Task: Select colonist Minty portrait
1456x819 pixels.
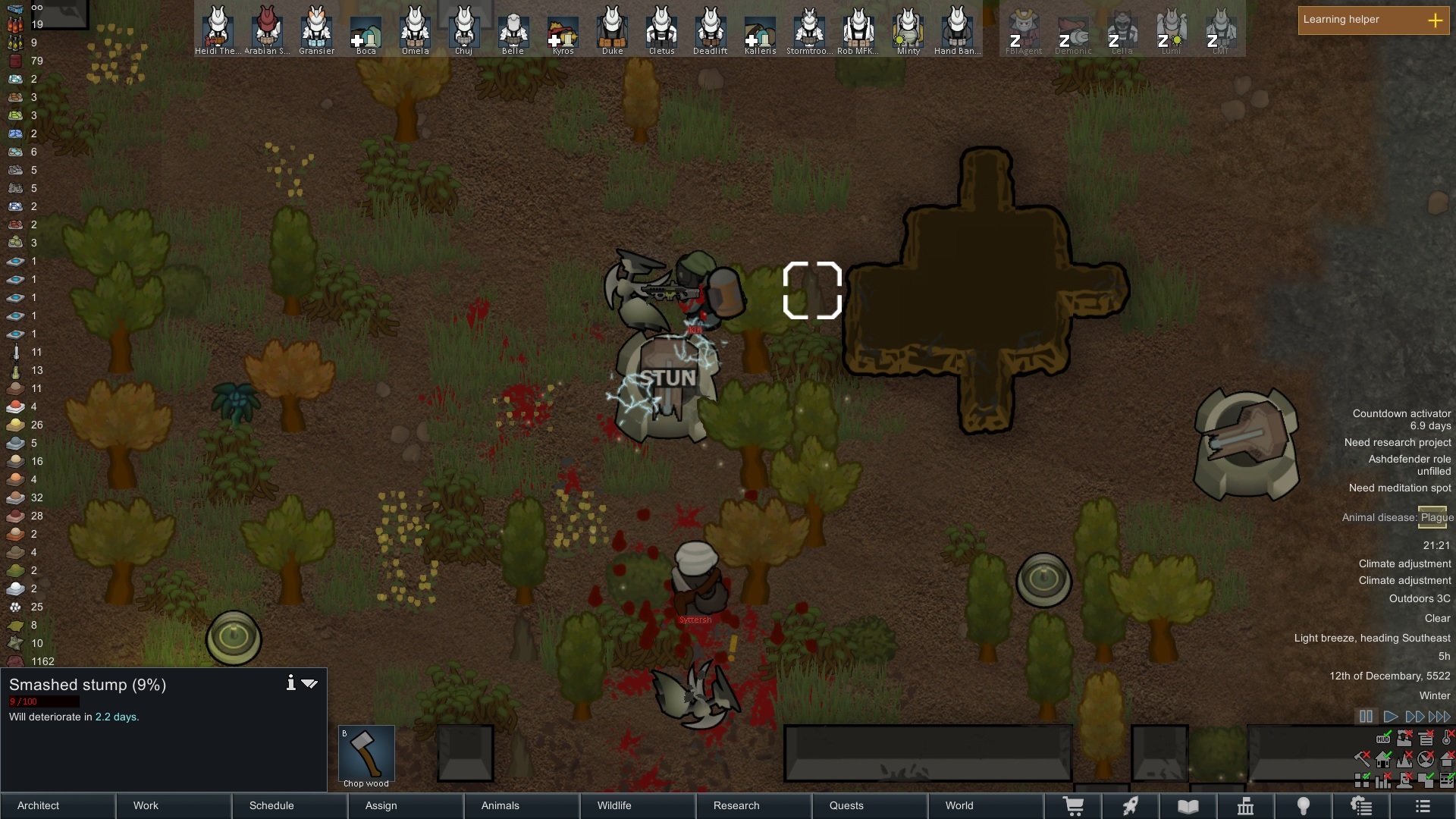Action: coord(908,30)
